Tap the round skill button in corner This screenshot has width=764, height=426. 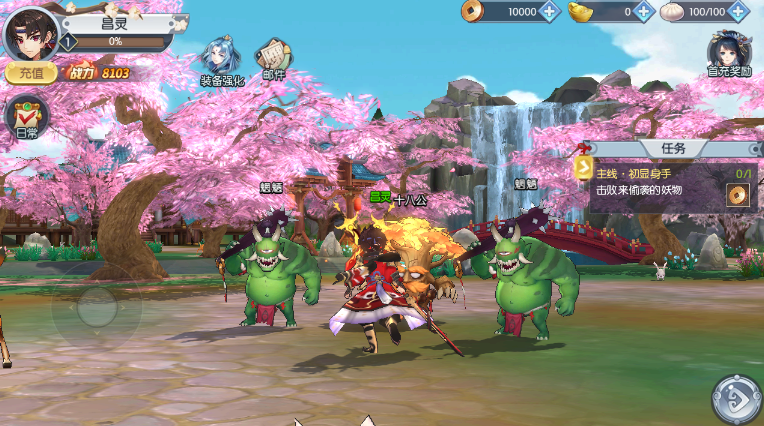[736, 399]
